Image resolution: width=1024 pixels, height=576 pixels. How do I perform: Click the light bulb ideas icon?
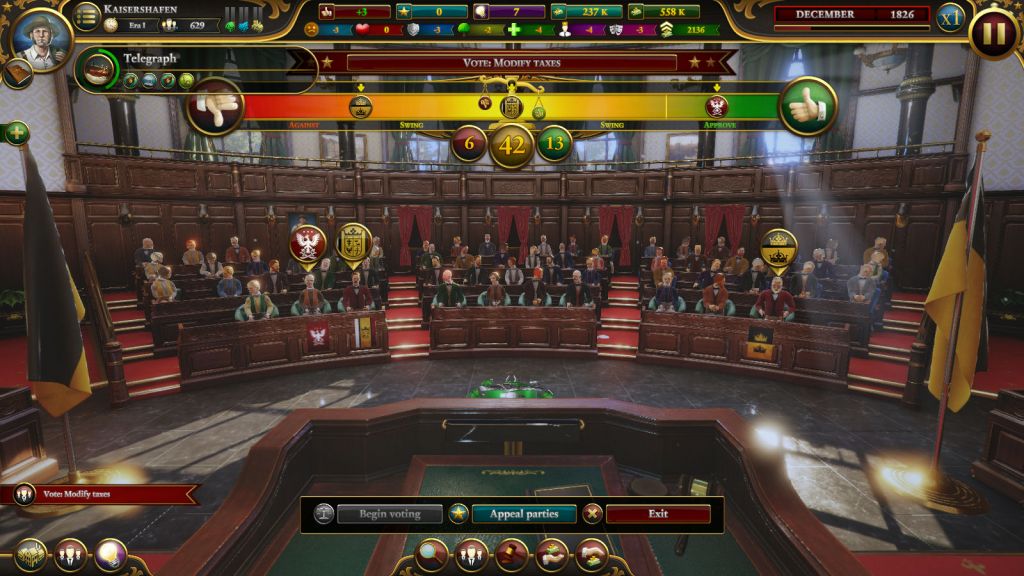tap(110, 555)
